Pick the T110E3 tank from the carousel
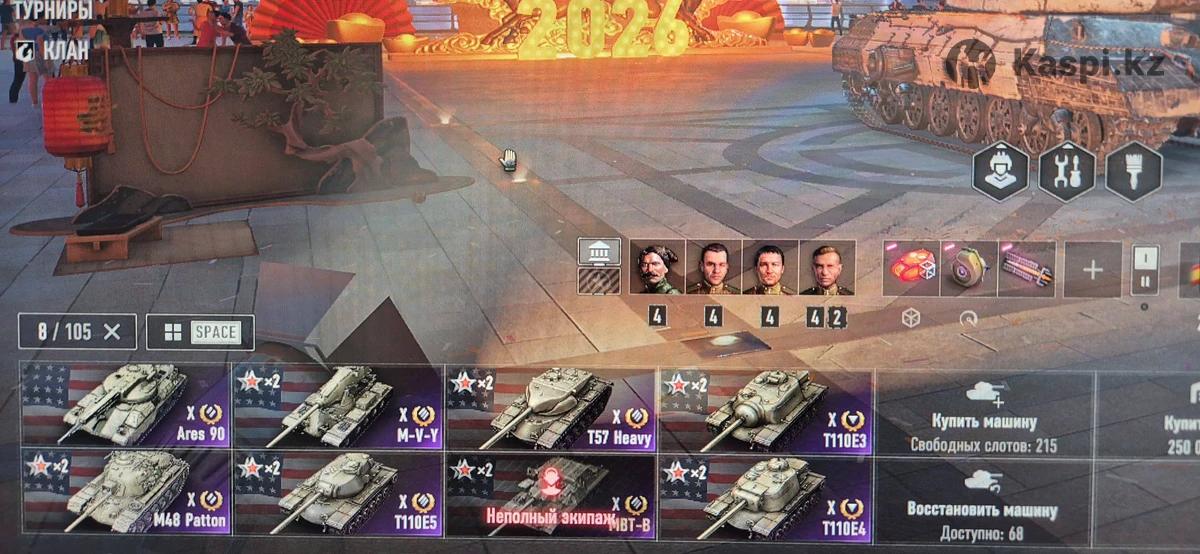 click(x=765, y=405)
